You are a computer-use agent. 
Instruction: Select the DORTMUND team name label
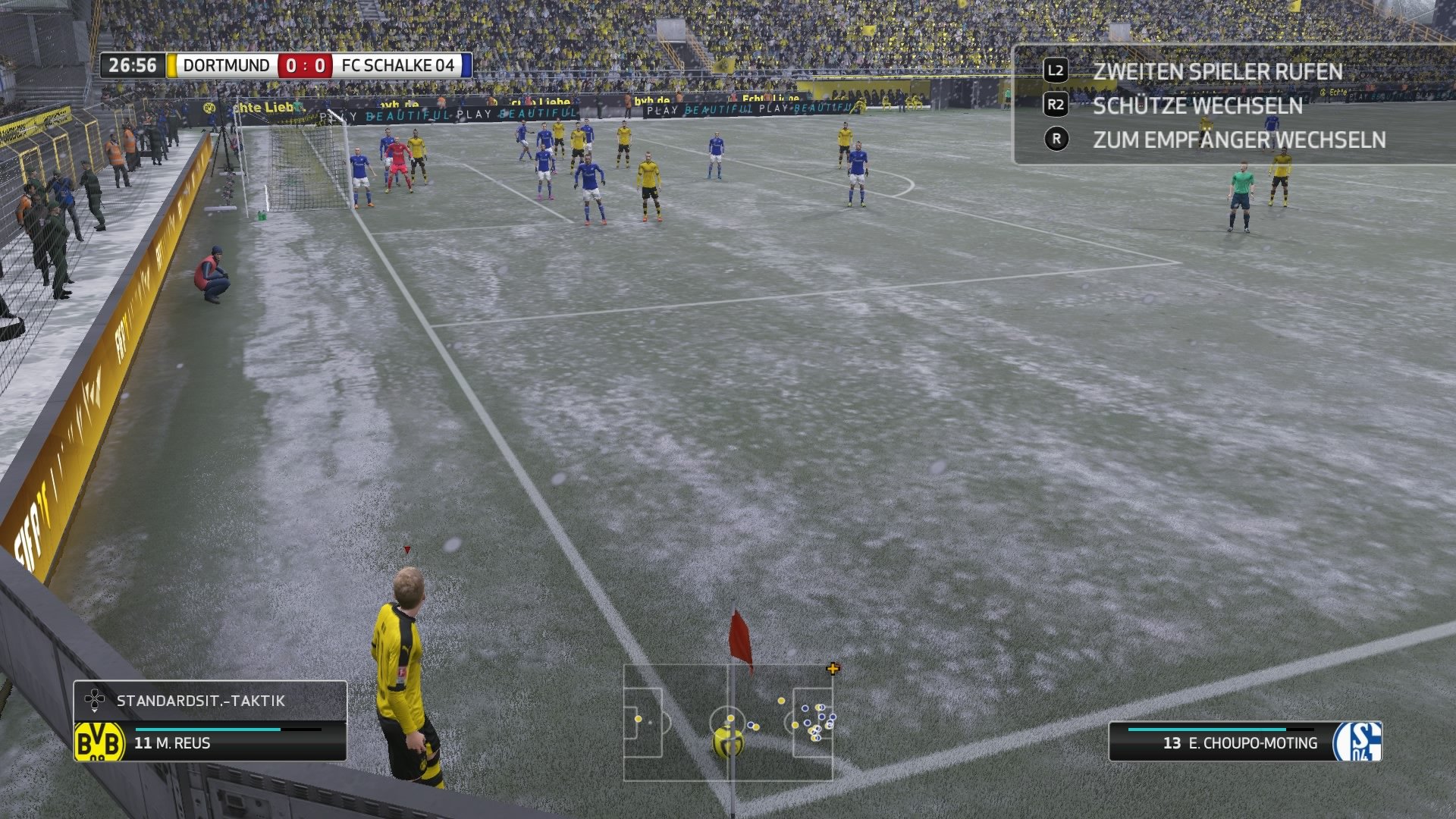pos(227,65)
